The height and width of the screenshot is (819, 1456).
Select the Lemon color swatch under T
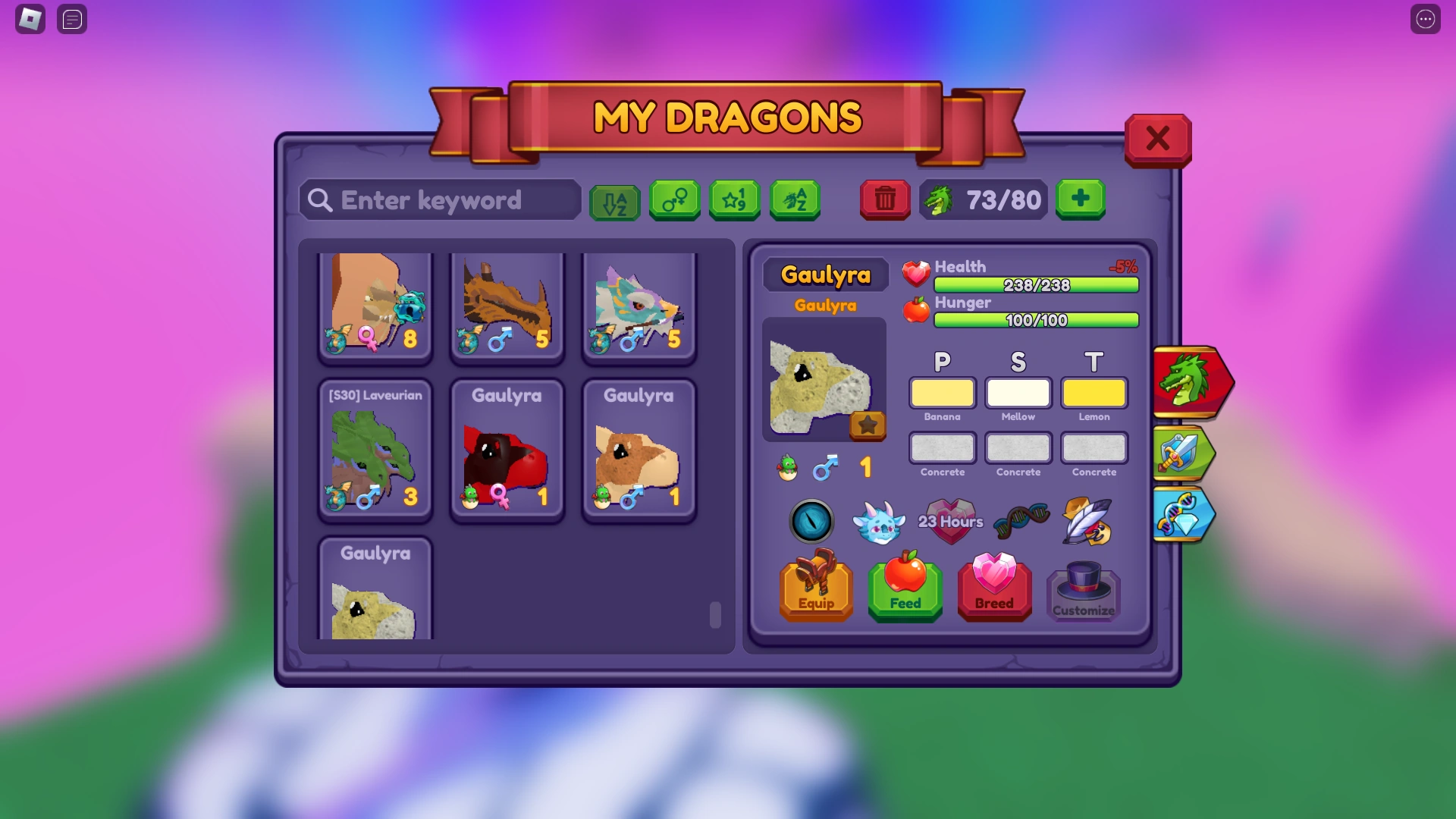click(1094, 393)
